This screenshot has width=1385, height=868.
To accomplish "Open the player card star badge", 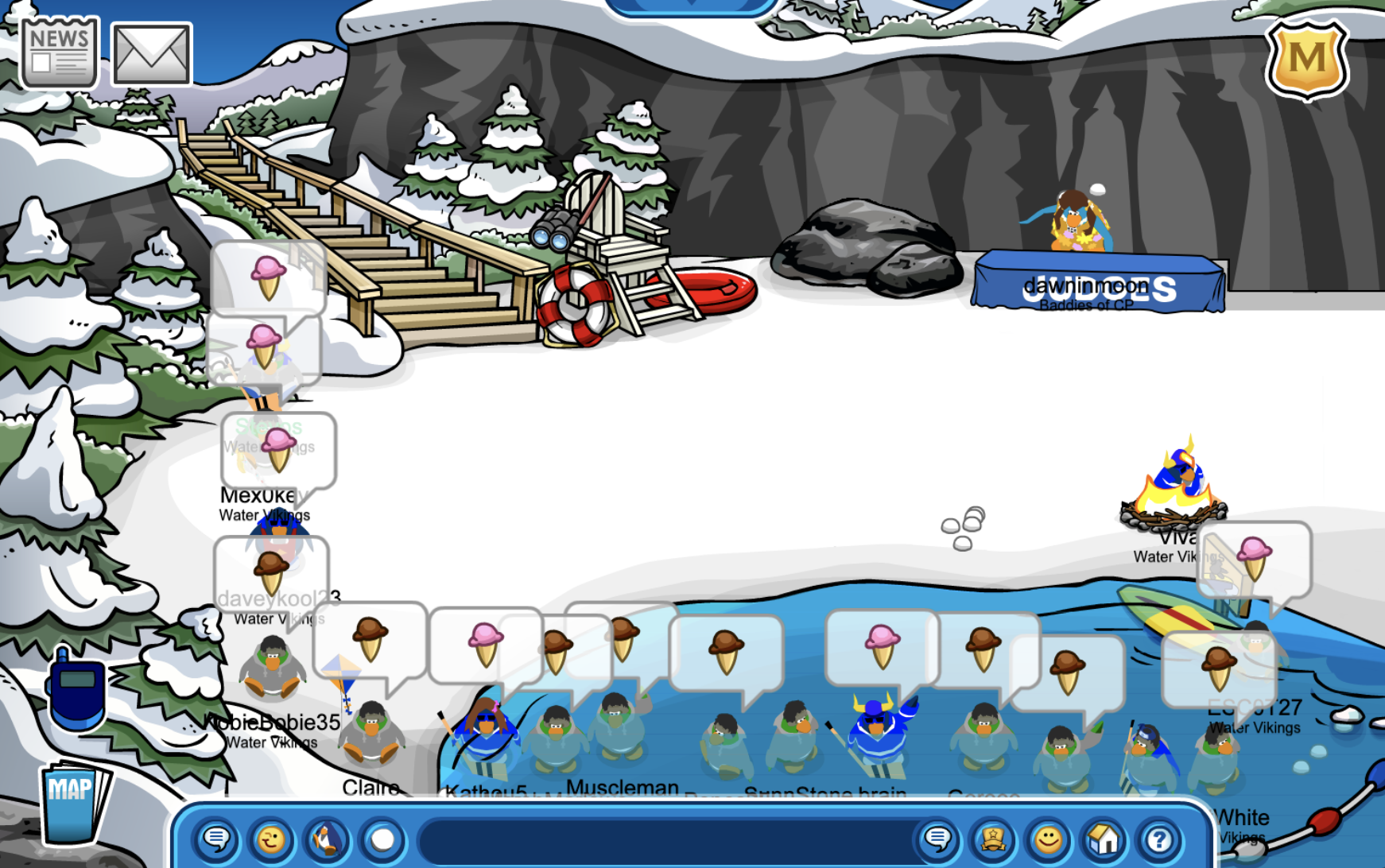I will (x=993, y=839).
